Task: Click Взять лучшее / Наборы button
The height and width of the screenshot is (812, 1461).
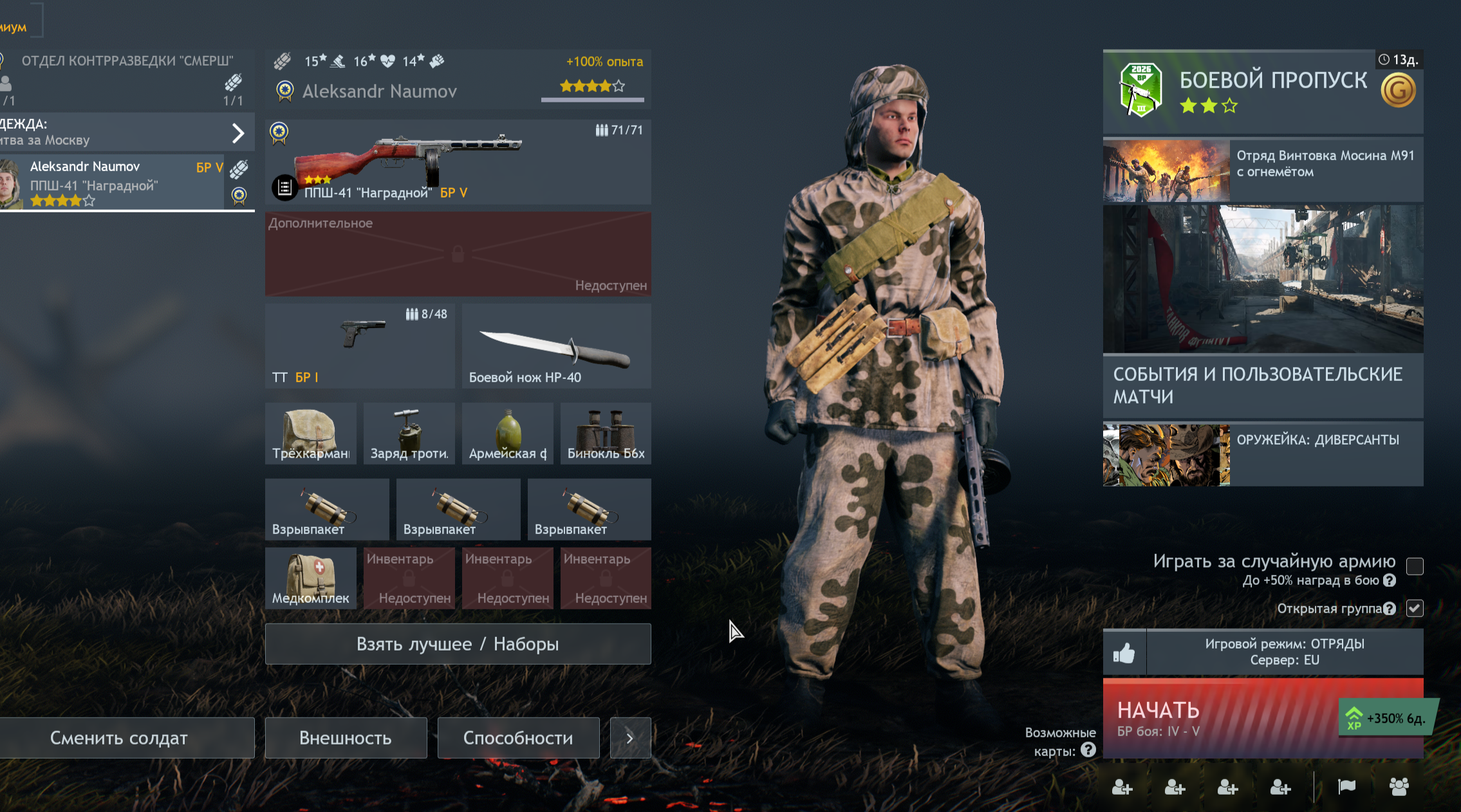Action: (458, 643)
